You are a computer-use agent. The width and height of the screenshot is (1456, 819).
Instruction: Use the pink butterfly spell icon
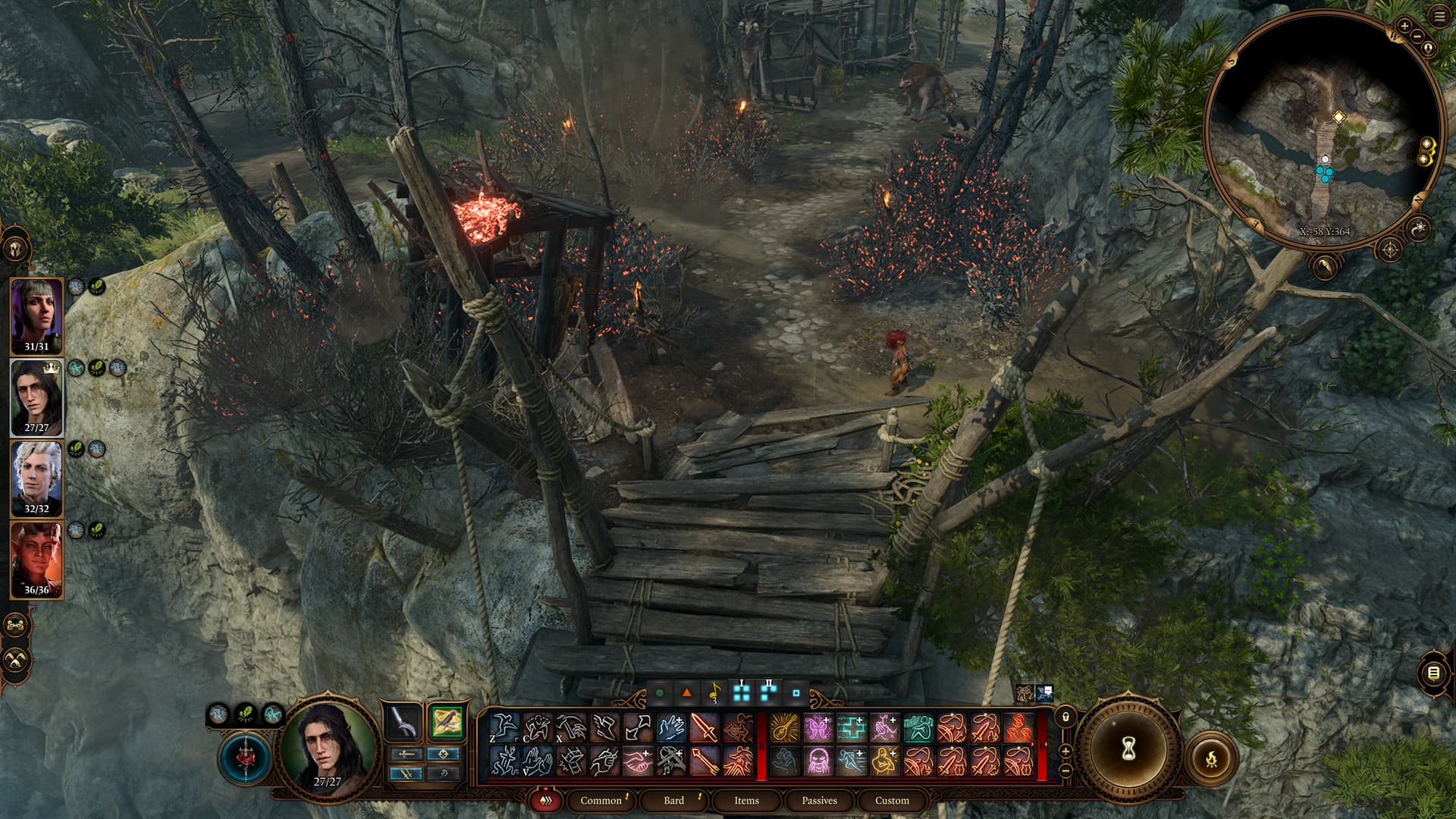click(x=817, y=728)
